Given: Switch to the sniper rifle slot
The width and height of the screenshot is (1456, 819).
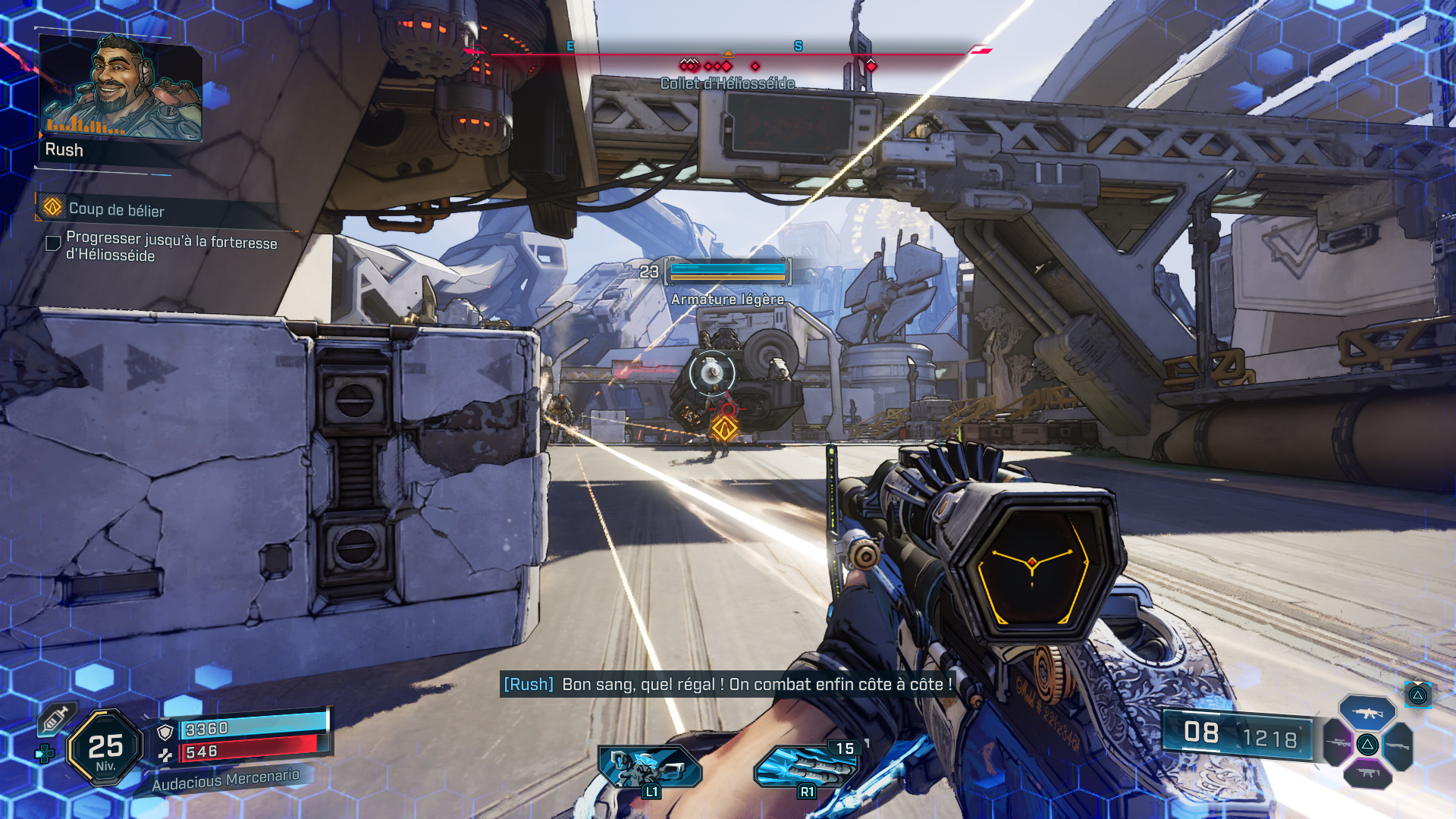Looking at the screenshot, I should click(x=1337, y=742).
